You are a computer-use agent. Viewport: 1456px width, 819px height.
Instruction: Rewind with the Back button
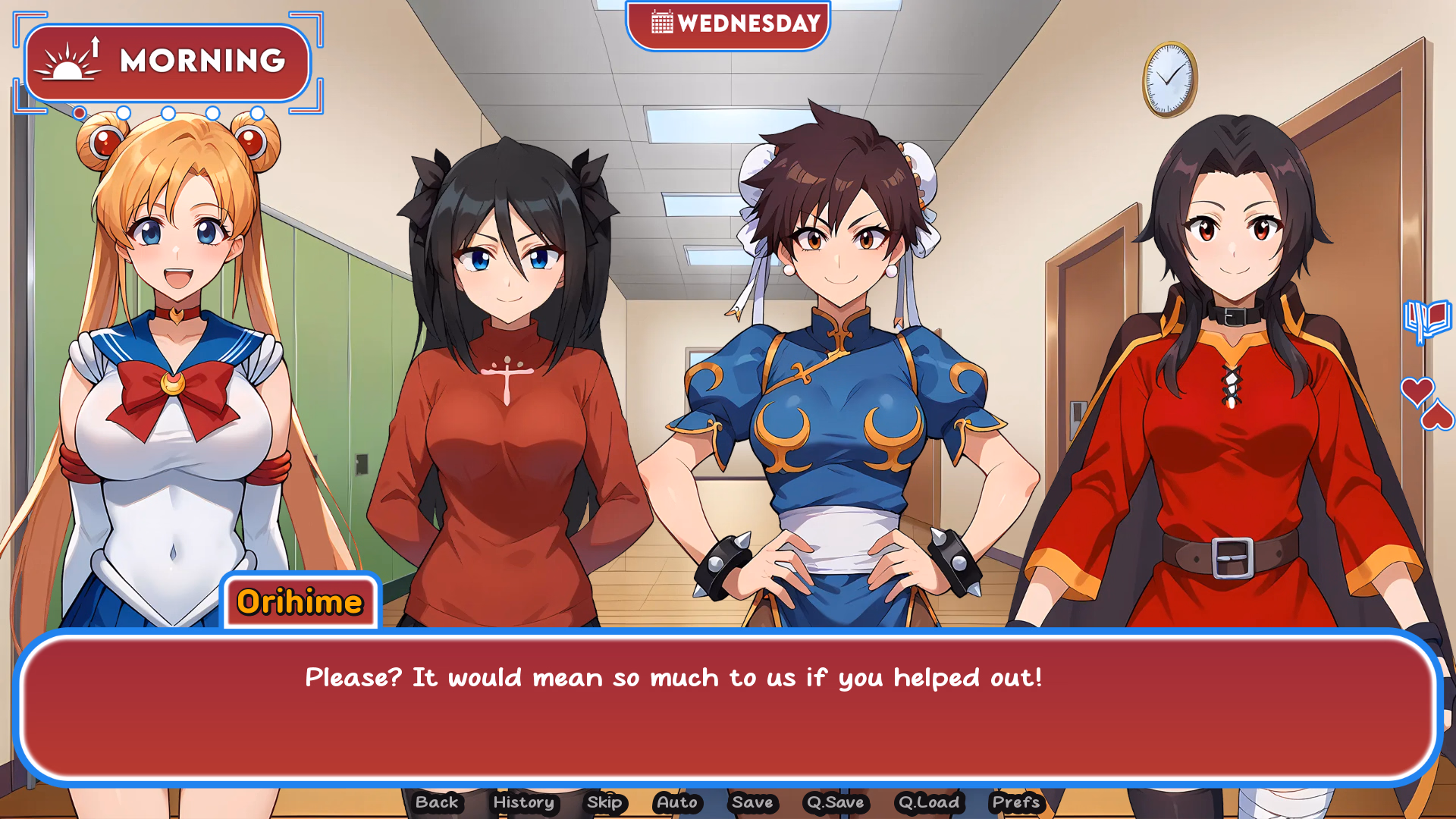coord(438,802)
